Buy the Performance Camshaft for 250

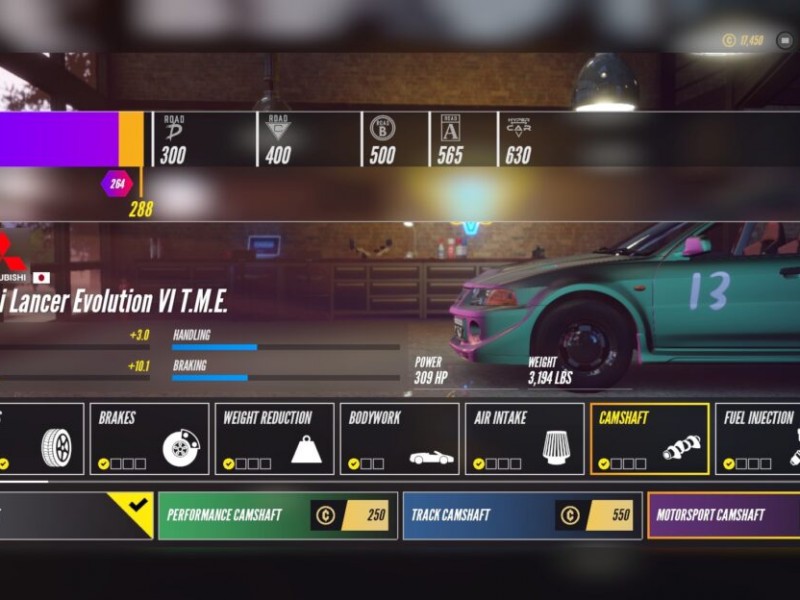(277, 515)
